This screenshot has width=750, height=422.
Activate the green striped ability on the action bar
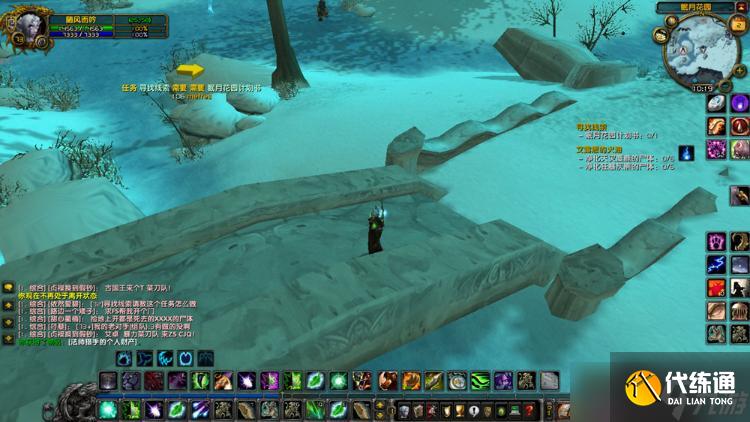(x=480, y=381)
